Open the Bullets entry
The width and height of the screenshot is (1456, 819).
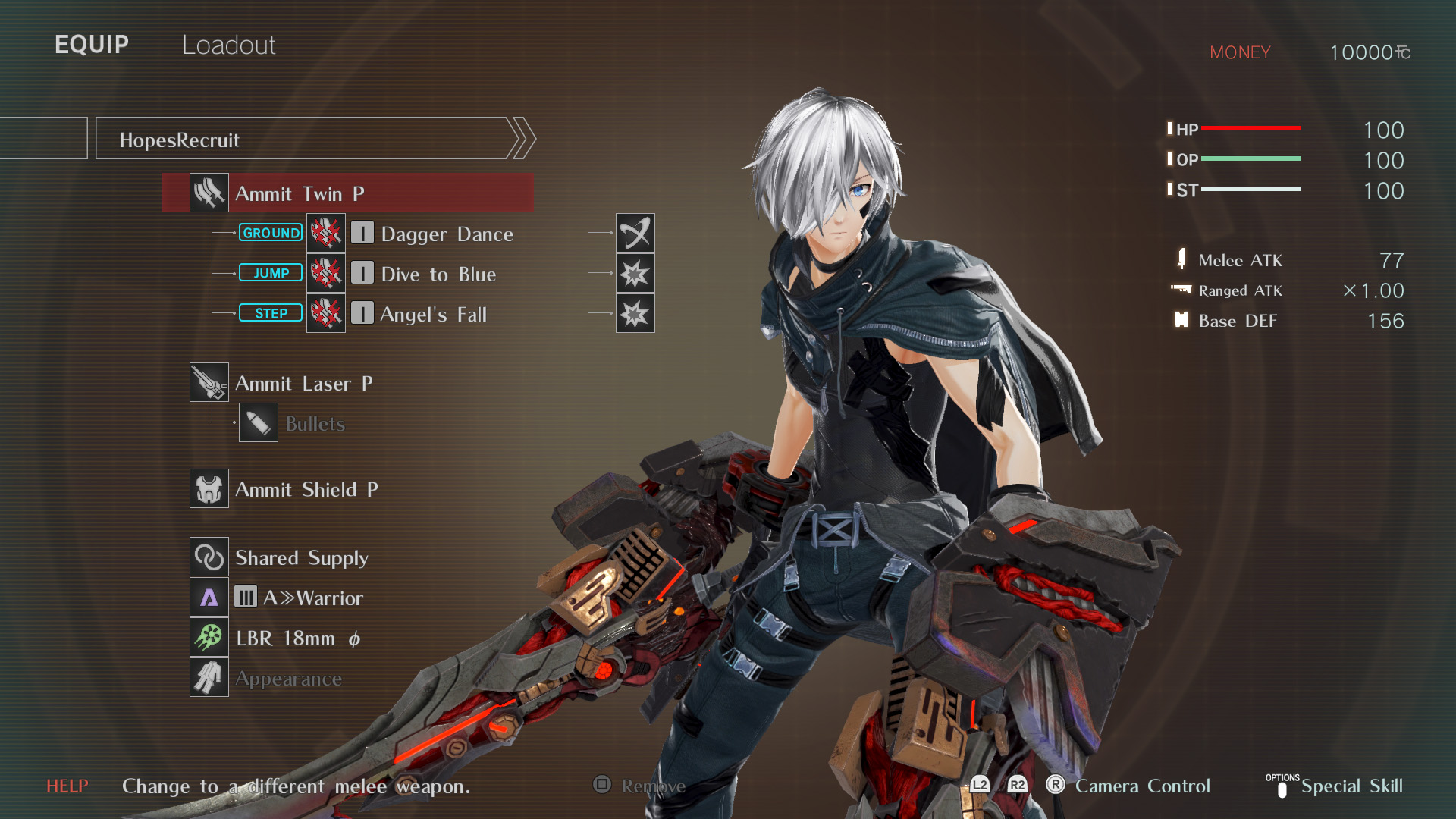(314, 424)
